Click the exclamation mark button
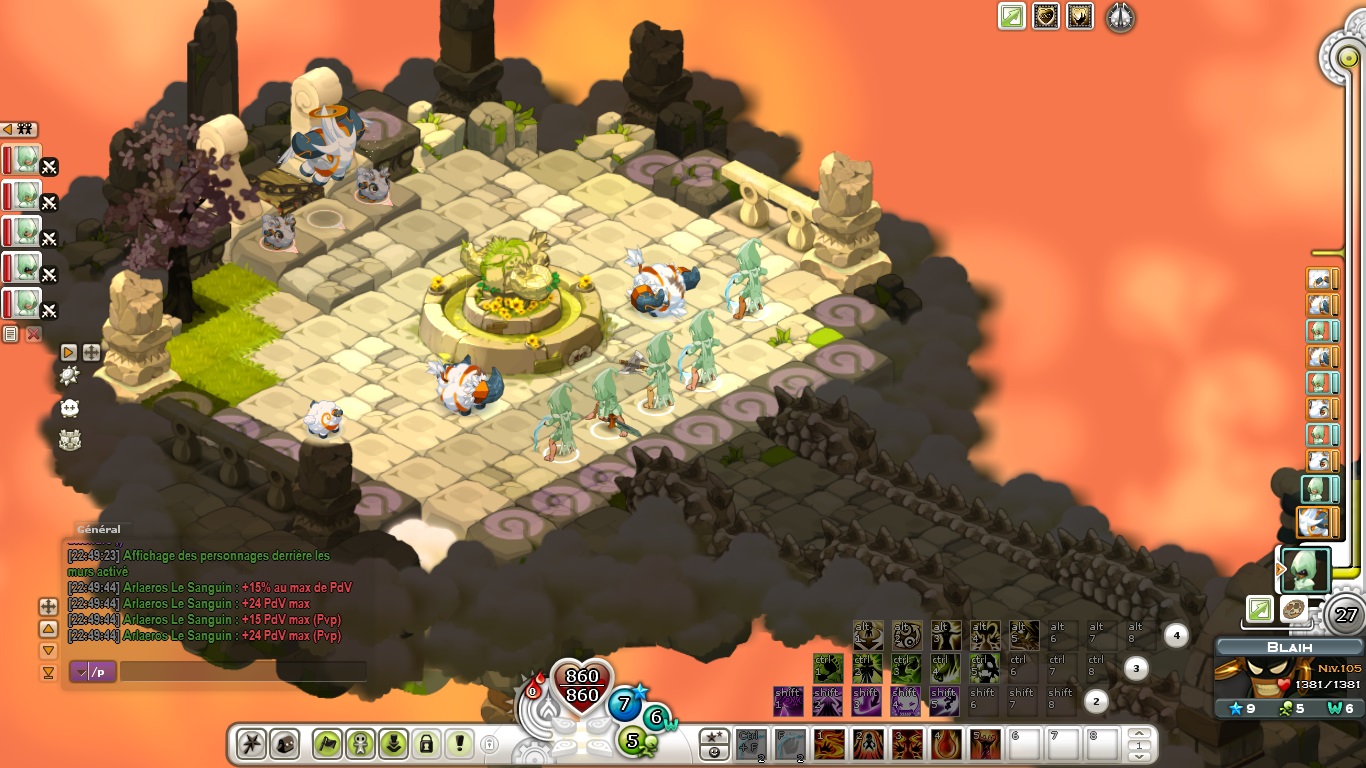 [x=459, y=744]
